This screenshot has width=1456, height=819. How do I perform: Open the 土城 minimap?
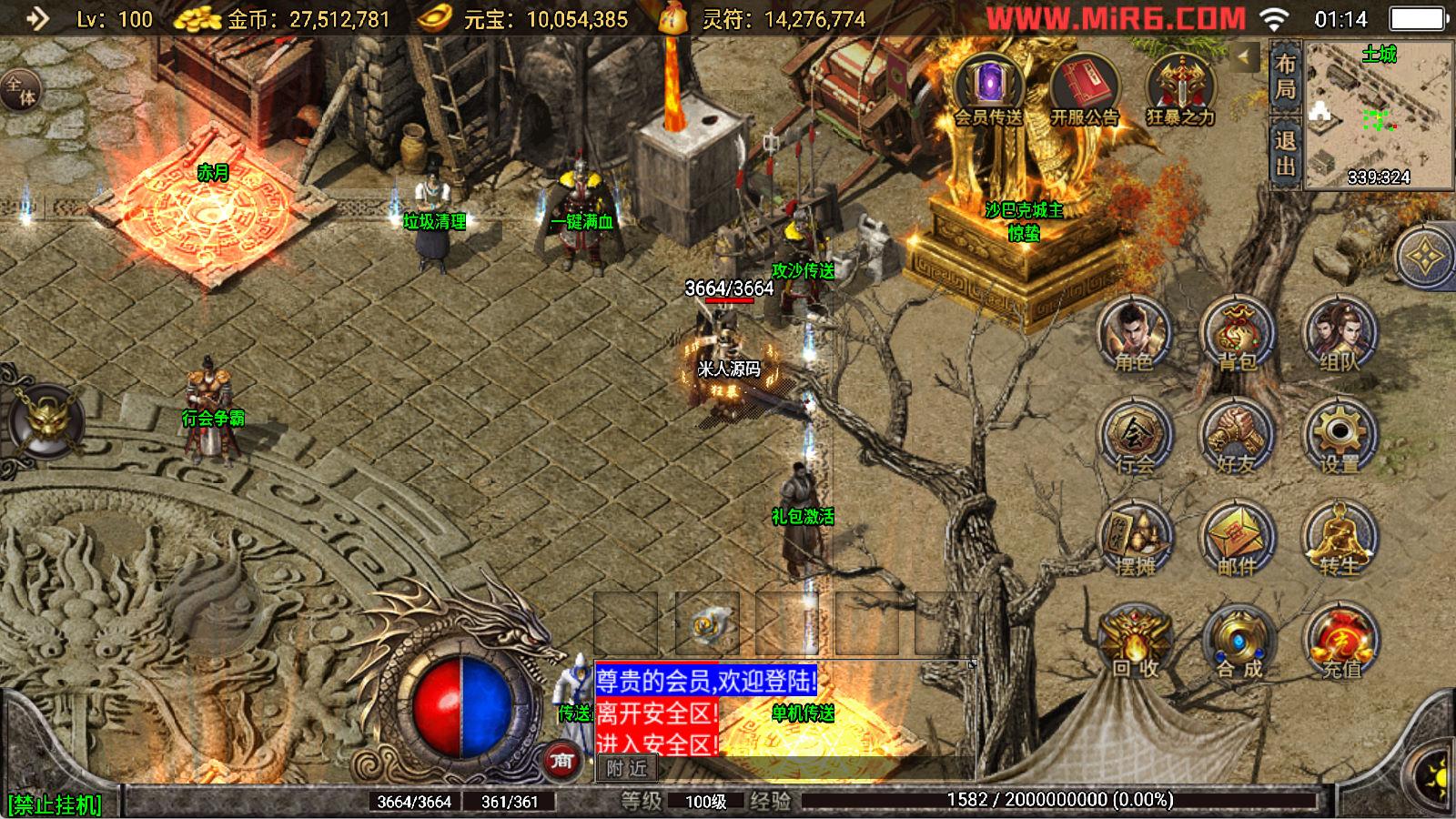coord(1378,115)
